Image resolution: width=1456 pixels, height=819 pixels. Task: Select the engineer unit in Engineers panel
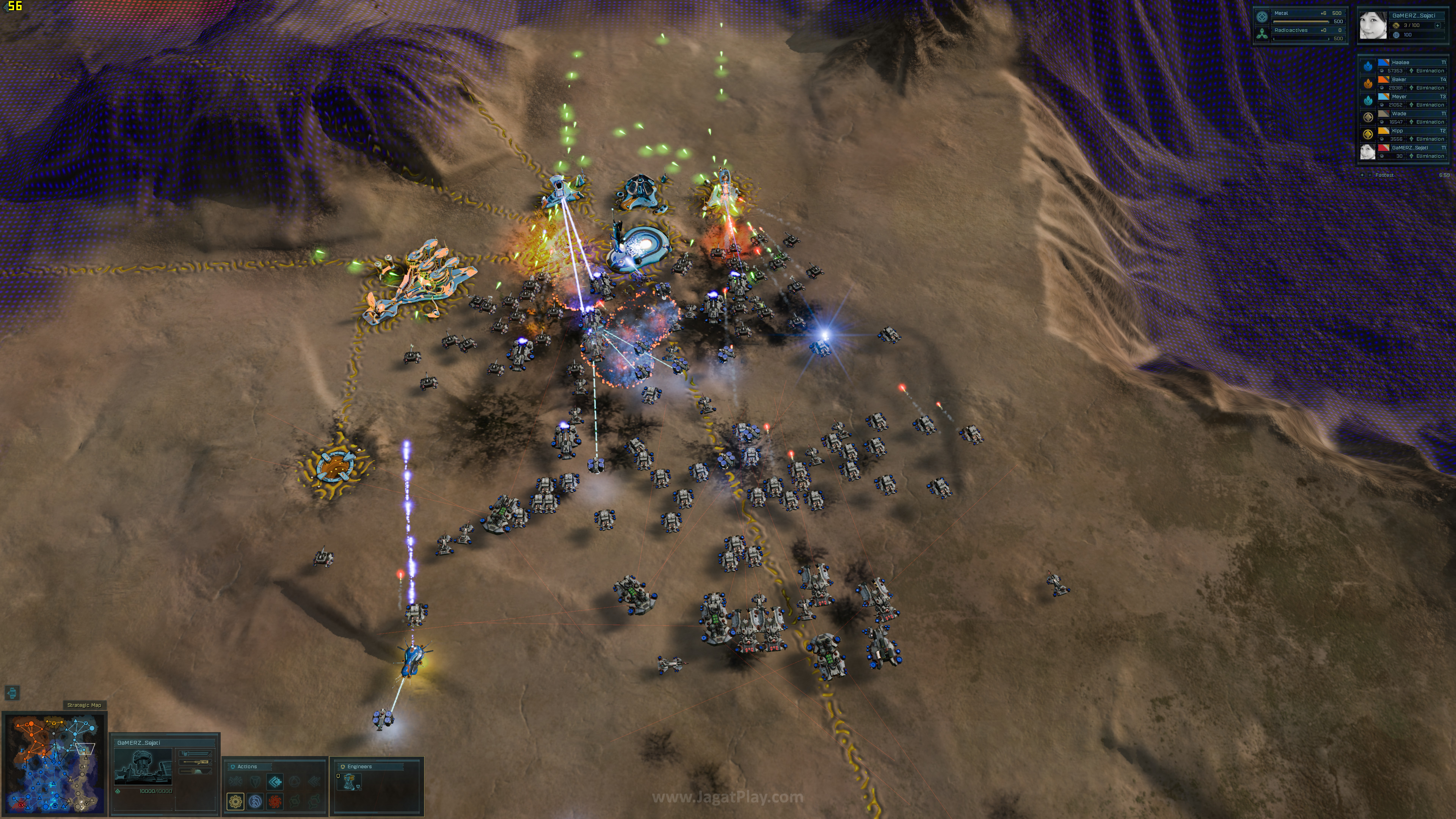point(349,782)
